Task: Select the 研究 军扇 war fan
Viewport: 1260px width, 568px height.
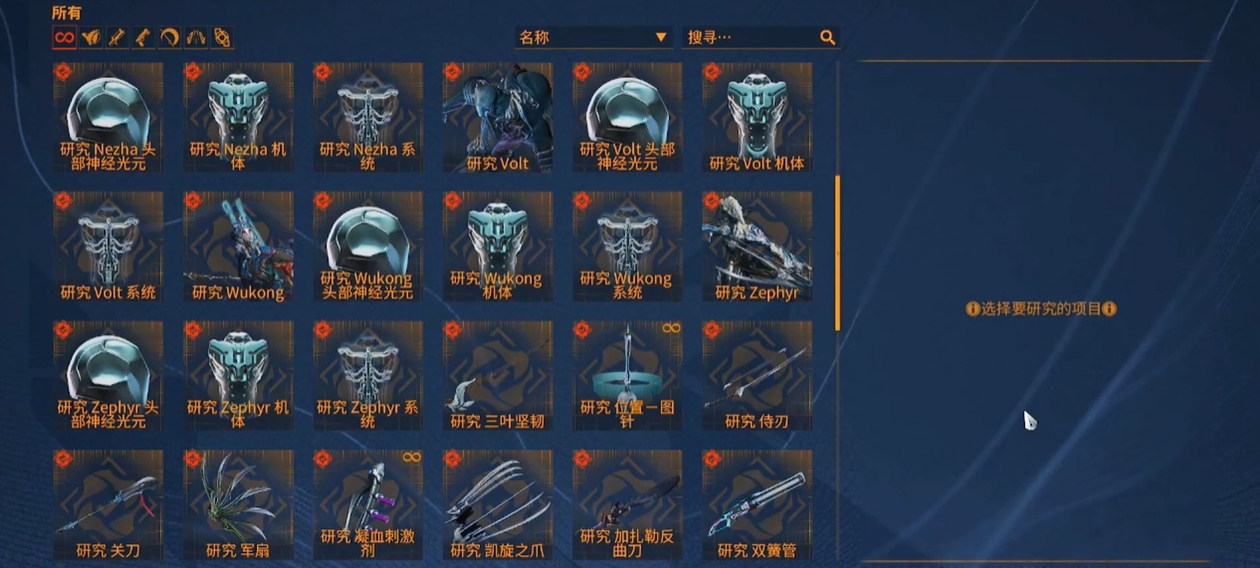Action: (238, 504)
